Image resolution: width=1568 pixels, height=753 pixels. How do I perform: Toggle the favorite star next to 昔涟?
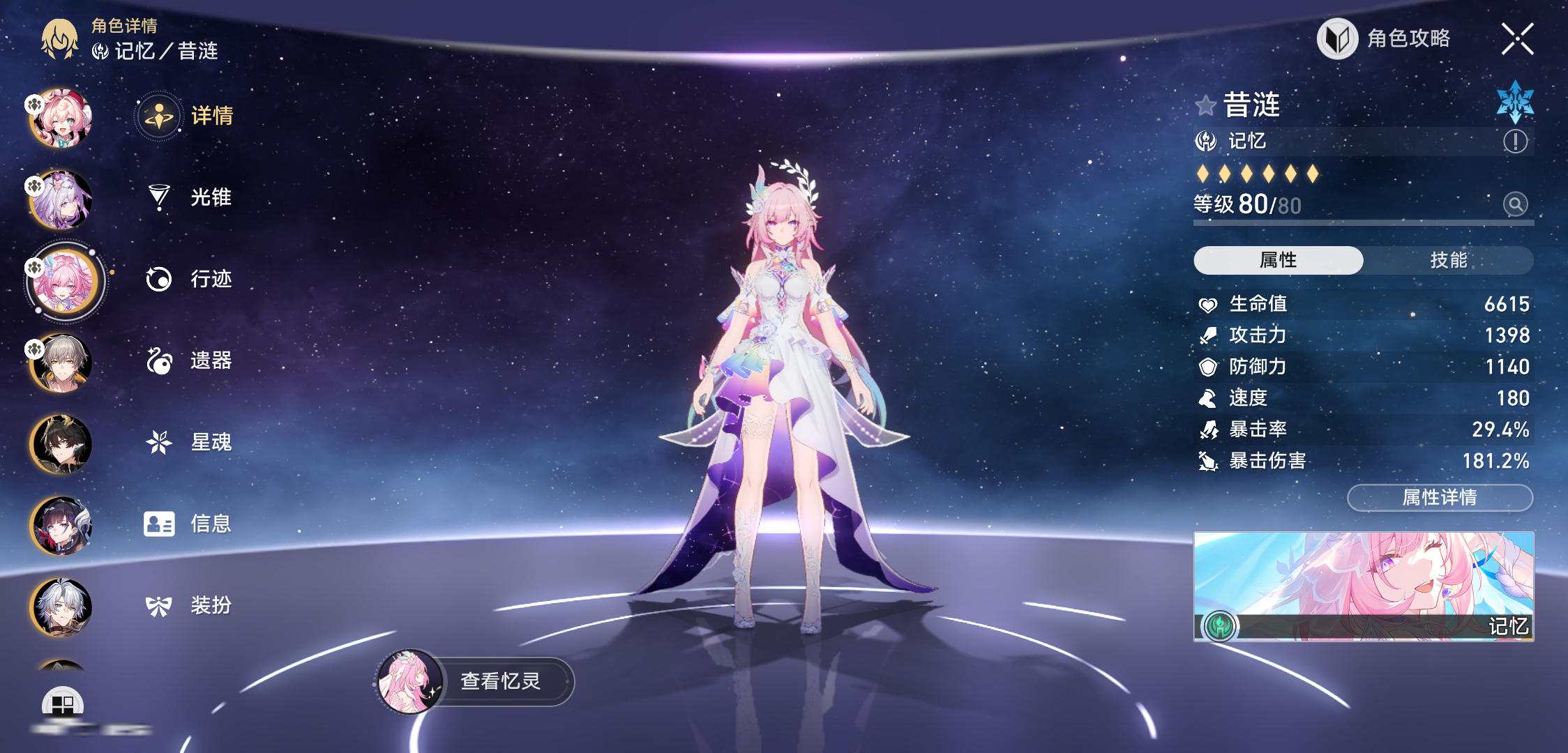[1205, 106]
